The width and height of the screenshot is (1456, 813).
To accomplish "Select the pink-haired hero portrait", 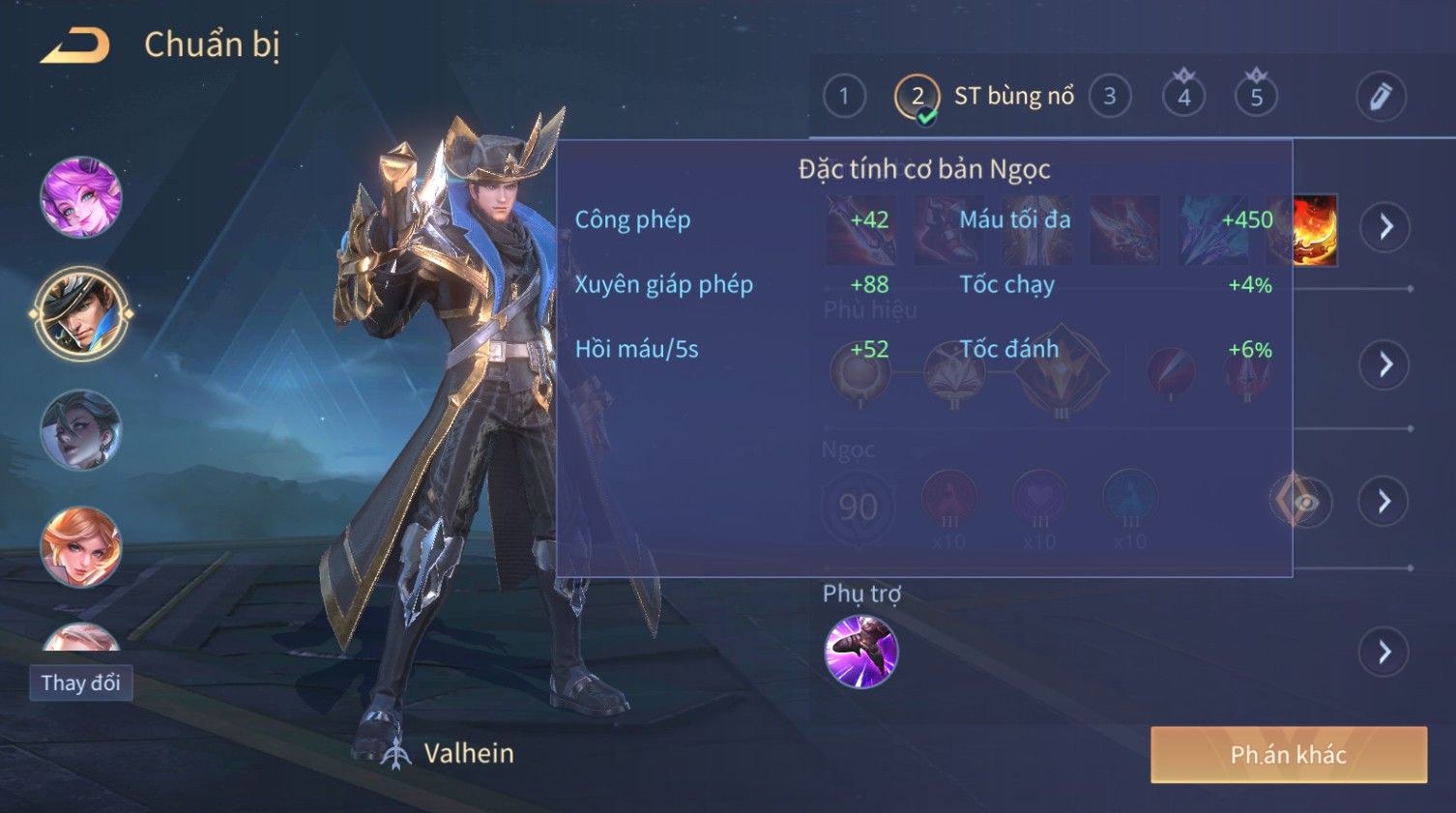I will pos(81,197).
